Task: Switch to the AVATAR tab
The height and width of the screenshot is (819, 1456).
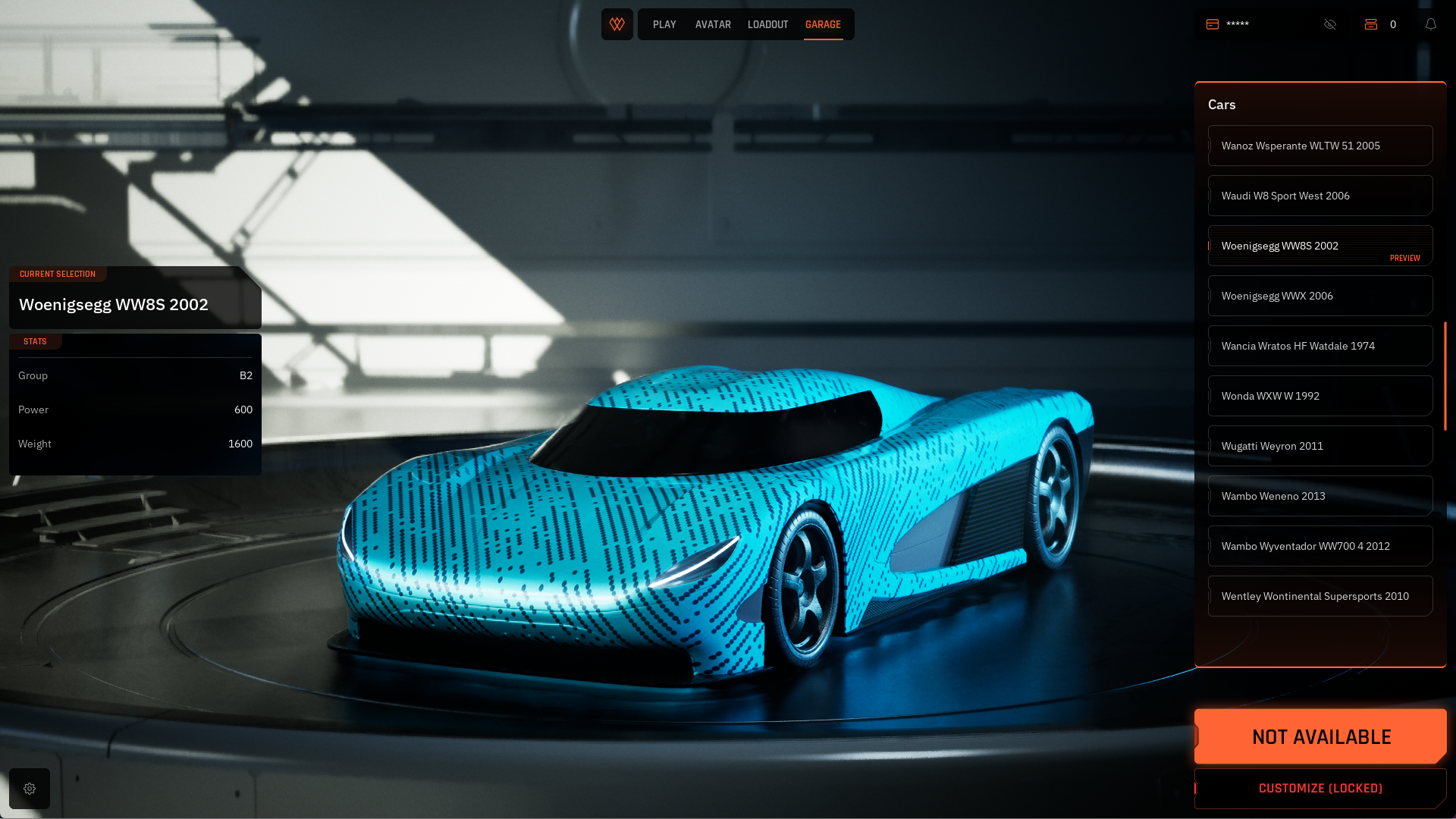Action: tap(713, 24)
